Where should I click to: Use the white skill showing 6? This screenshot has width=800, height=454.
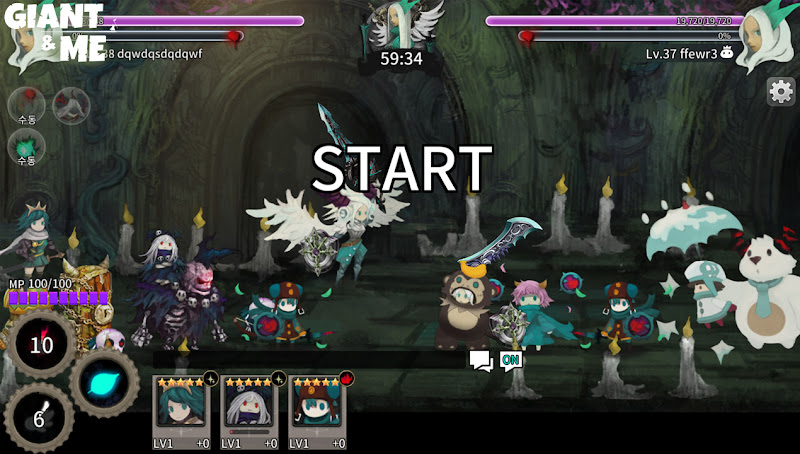point(39,418)
